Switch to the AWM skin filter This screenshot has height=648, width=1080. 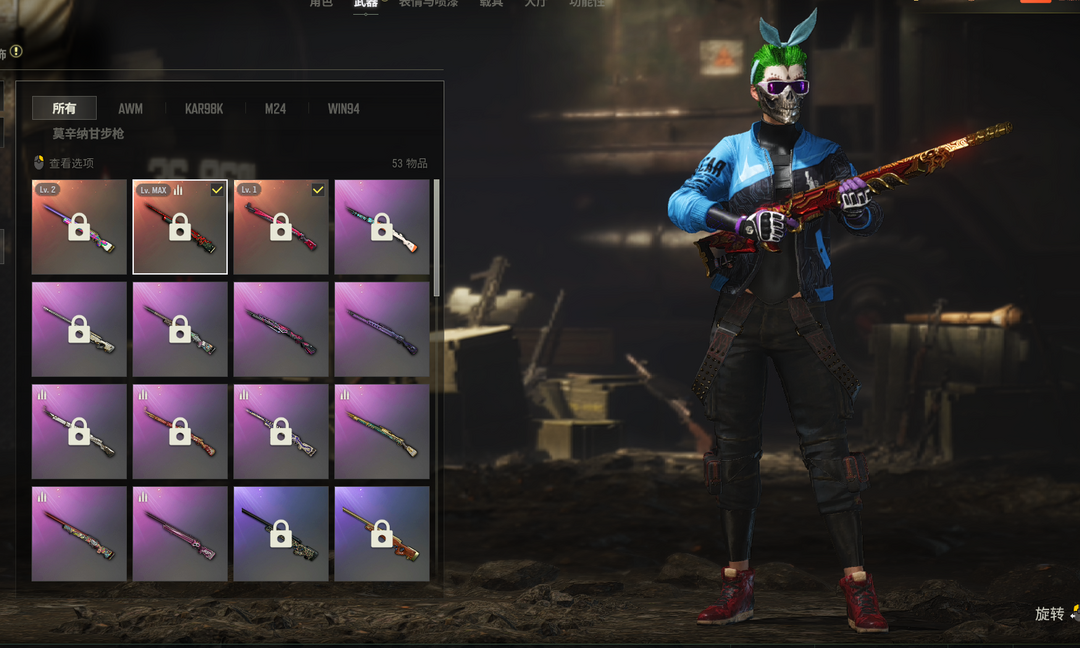click(130, 108)
